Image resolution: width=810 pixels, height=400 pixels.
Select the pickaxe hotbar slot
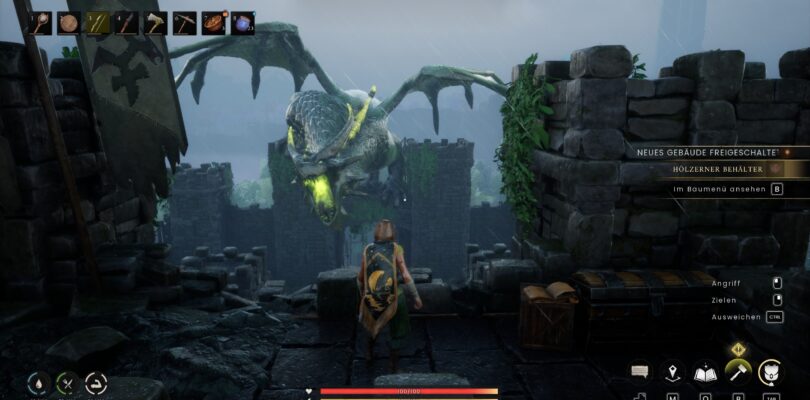(x=185, y=22)
